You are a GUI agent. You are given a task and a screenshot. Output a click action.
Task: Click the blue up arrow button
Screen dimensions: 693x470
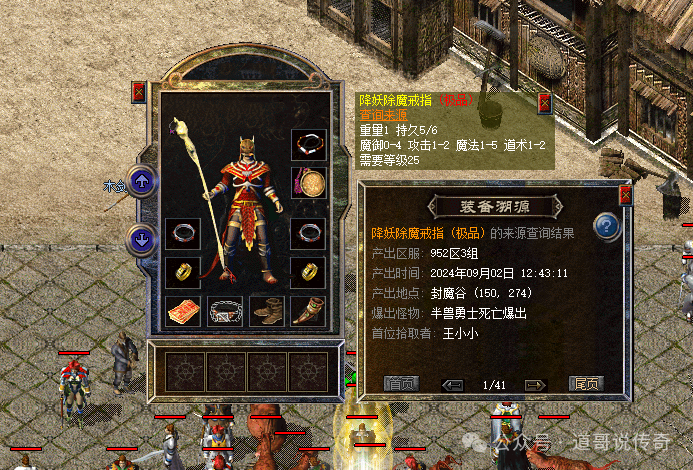143,182
